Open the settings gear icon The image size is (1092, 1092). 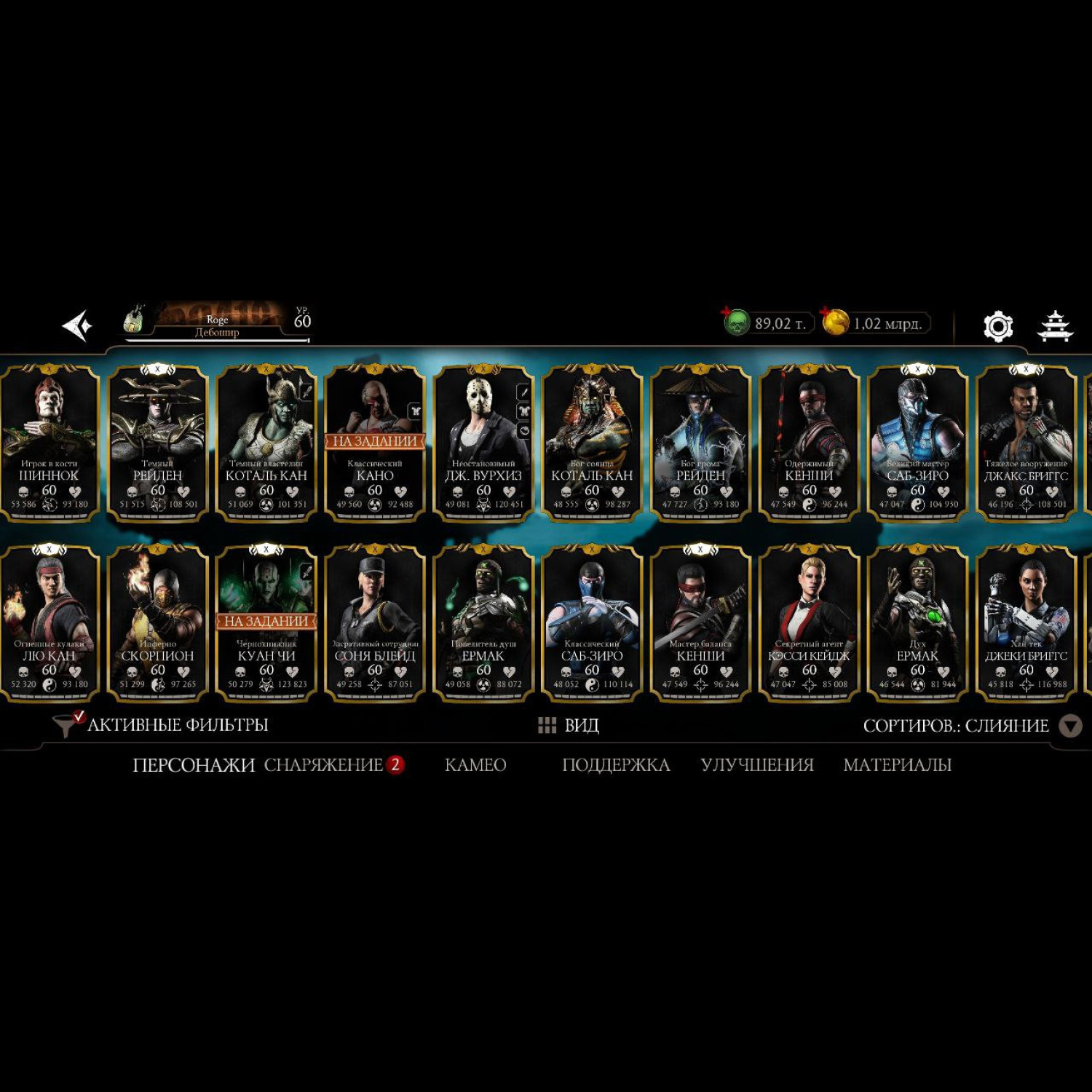click(997, 326)
